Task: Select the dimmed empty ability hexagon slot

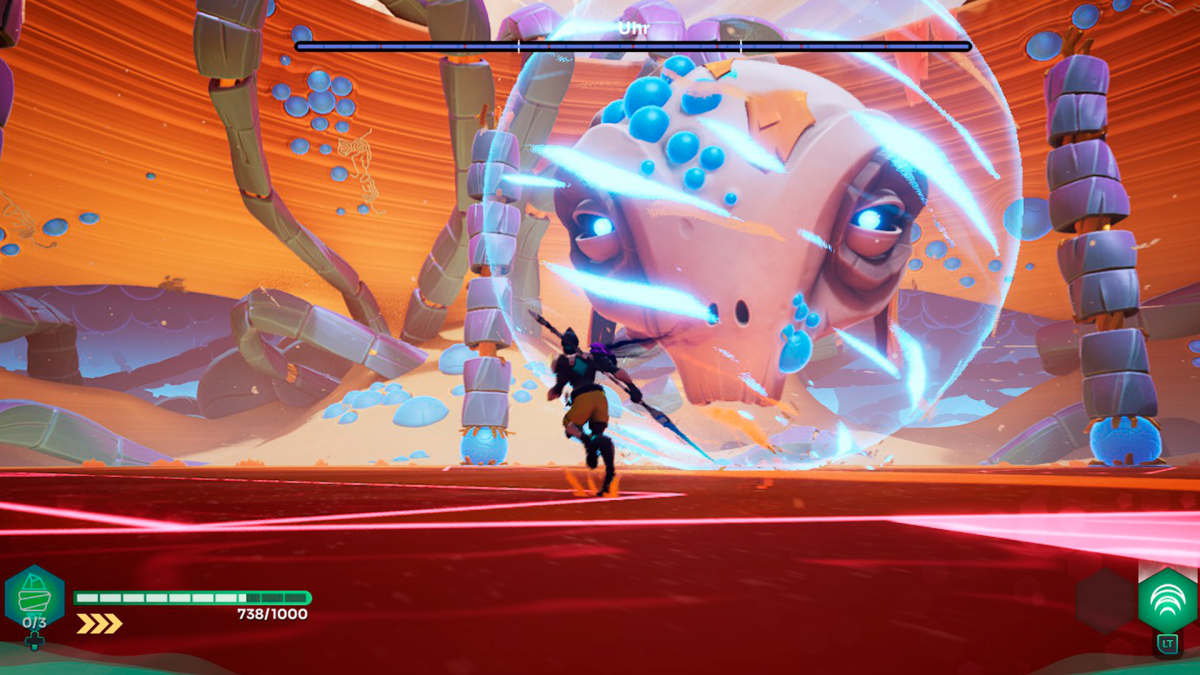Action: (x=1105, y=601)
